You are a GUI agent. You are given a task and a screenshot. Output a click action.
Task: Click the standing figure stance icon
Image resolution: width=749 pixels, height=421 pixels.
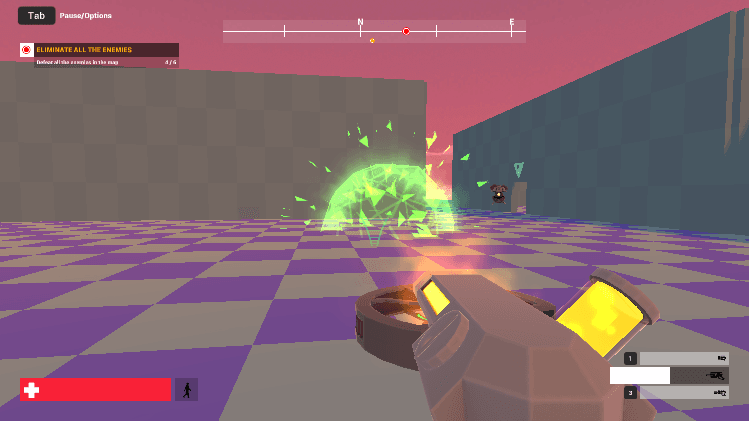pos(186,389)
